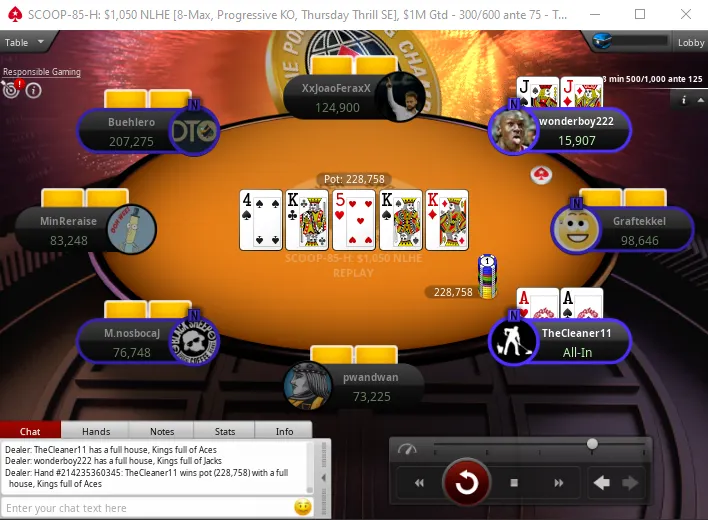Maximize the poker table window
The height and width of the screenshot is (520, 708).
pyautogui.click(x=640, y=14)
